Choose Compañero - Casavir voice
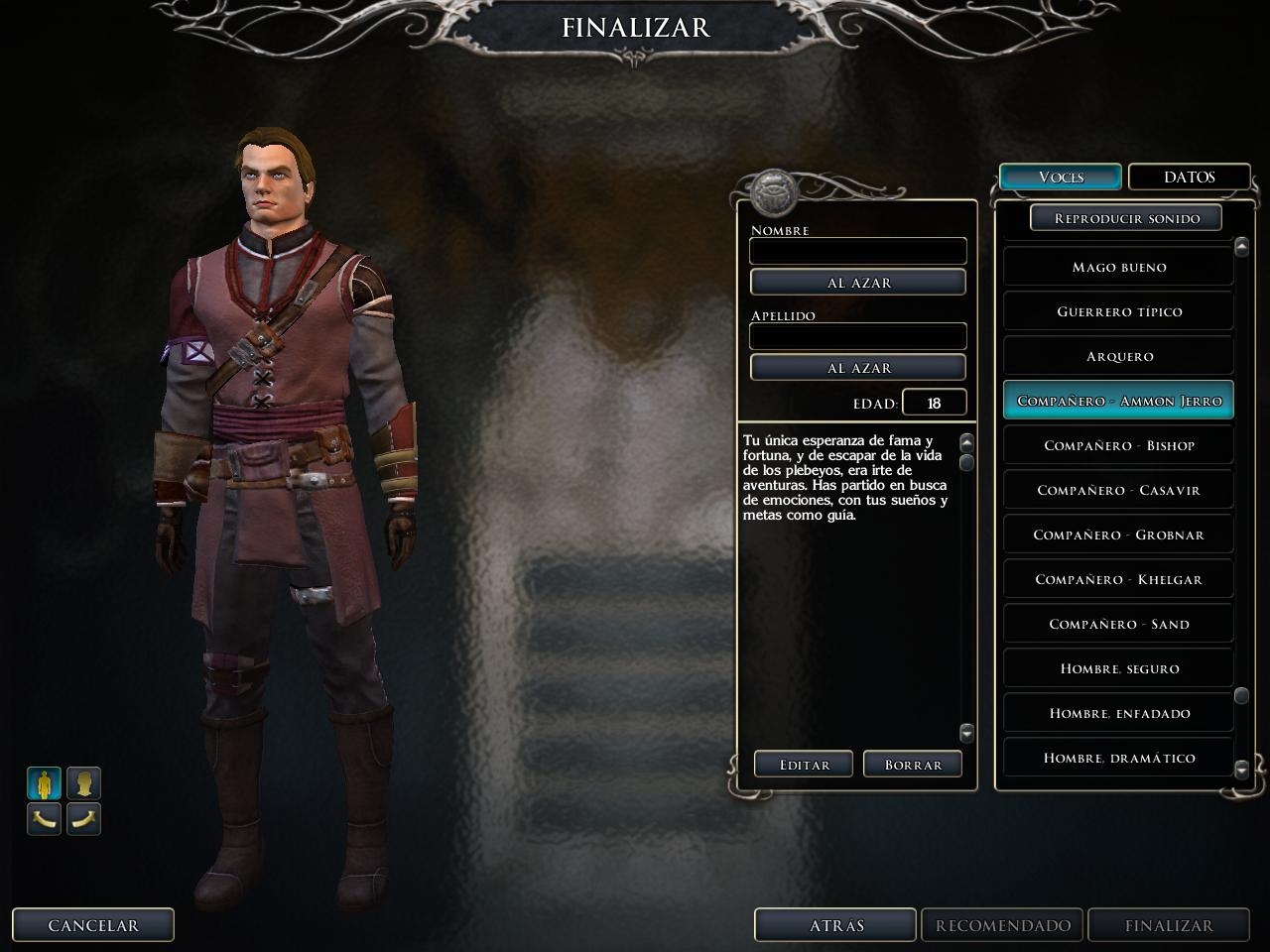This screenshot has height=952, width=1270. pyautogui.click(x=1118, y=490)
